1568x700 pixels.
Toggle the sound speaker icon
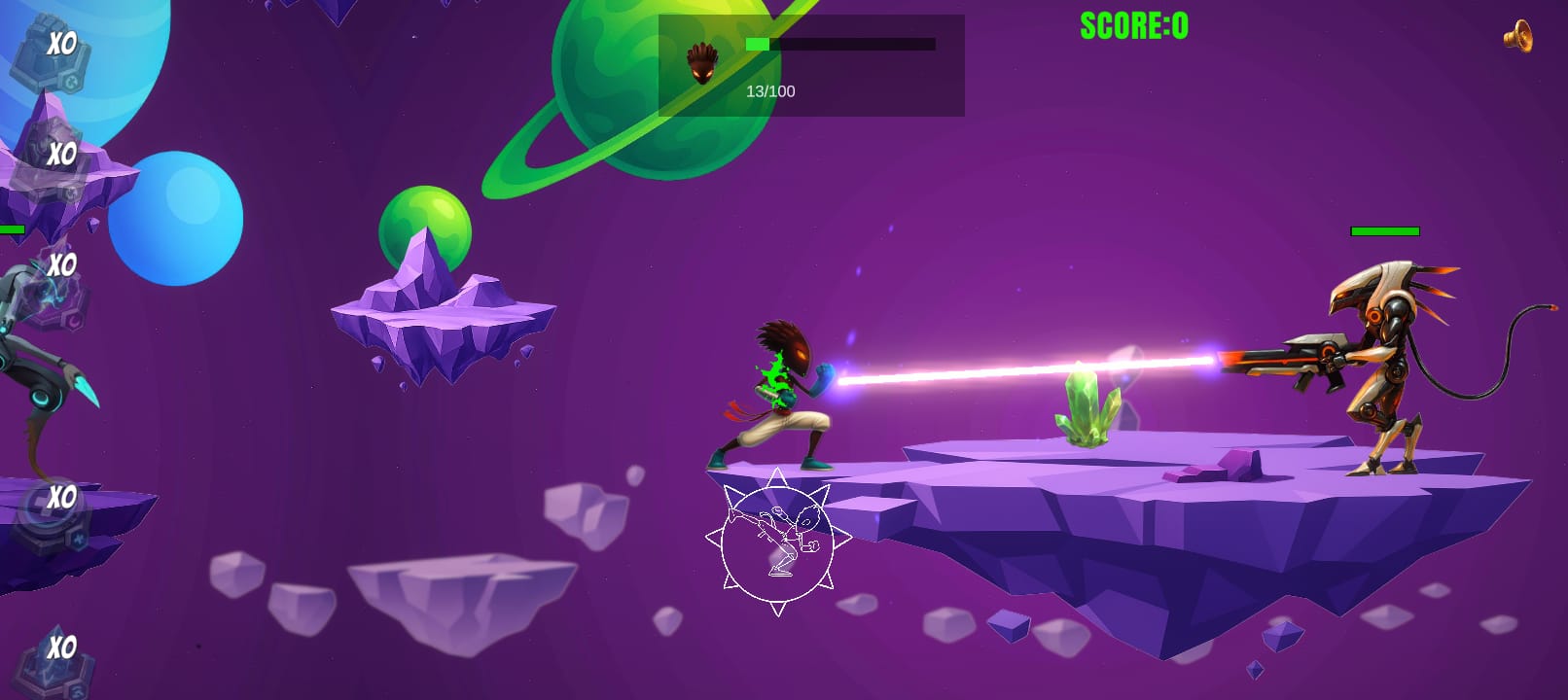(x=1517, y=37)
